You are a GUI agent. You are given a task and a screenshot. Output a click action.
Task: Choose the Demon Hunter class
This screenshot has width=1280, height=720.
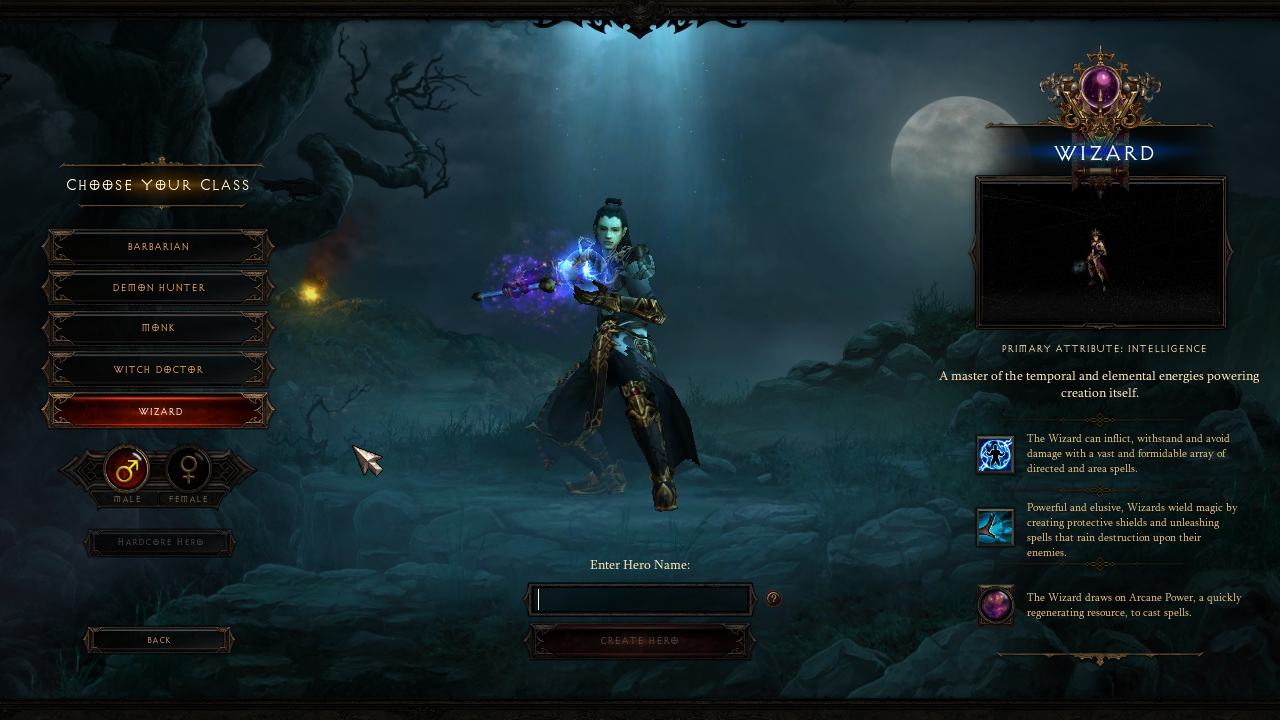coord(158,288)
